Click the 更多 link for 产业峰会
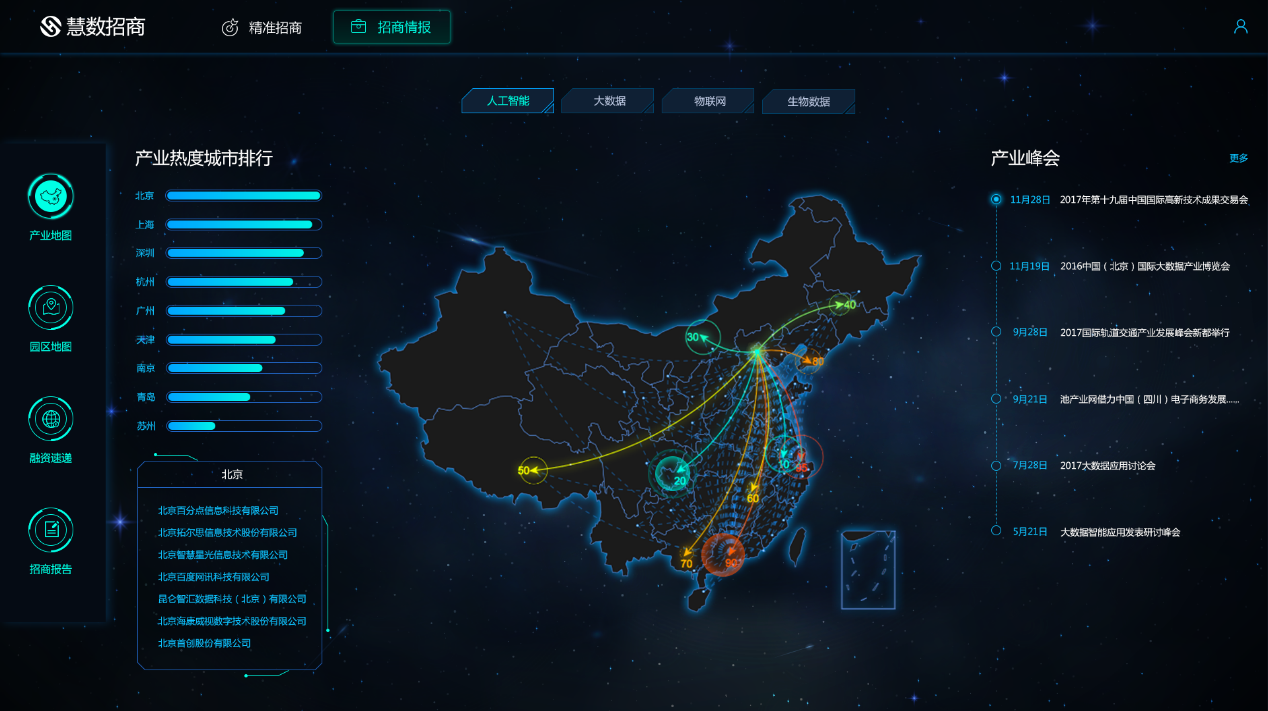This screenshot has width=1268, height=711. point(1239,158)
